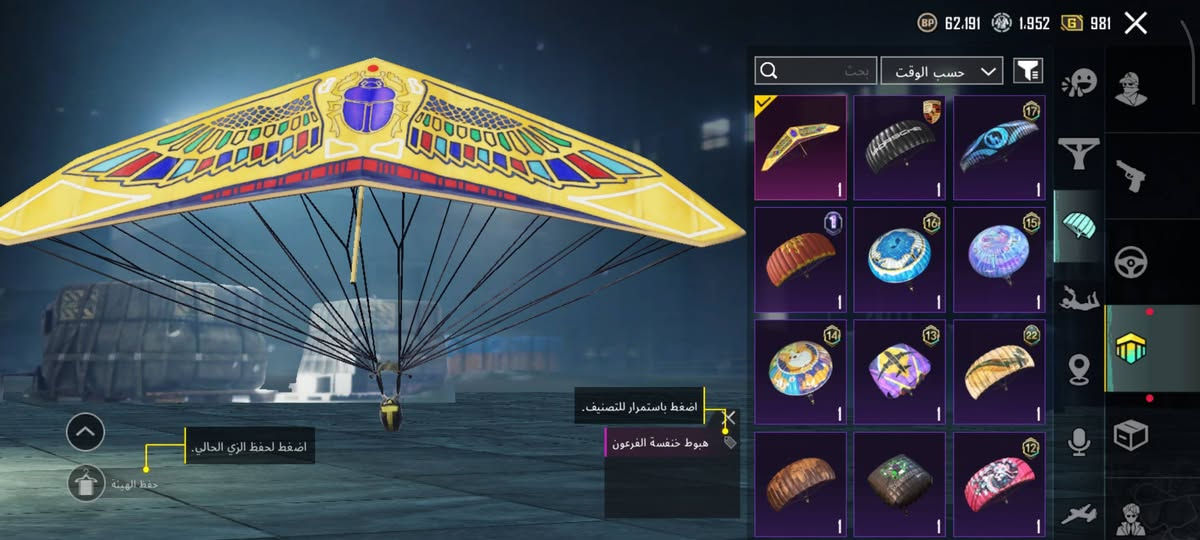1200x540 pixels.
Task: Choose the pink-red parachute marked 12
Action: click(998, 484)
